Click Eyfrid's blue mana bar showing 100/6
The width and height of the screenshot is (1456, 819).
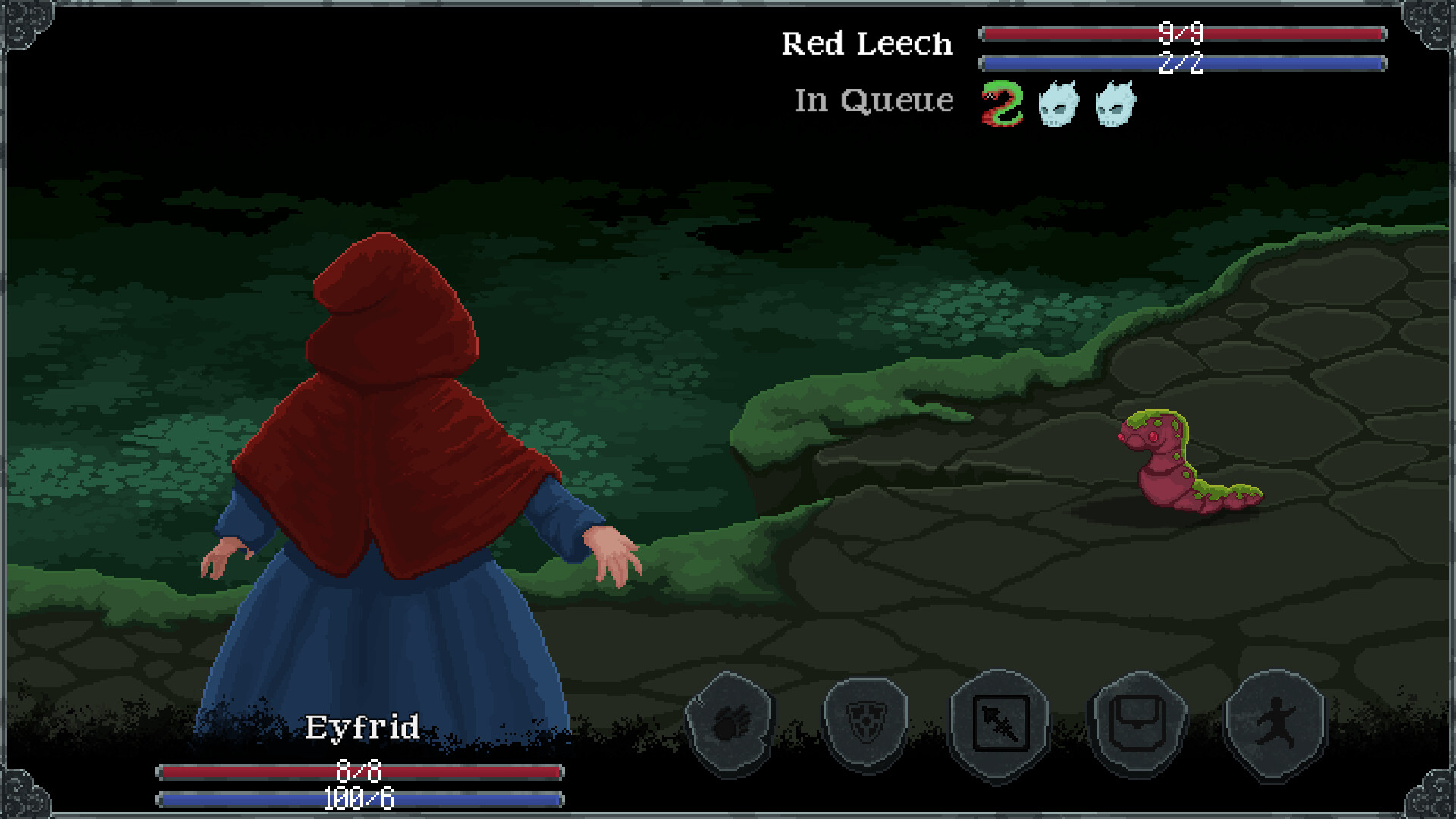click(x=360, y=798)
